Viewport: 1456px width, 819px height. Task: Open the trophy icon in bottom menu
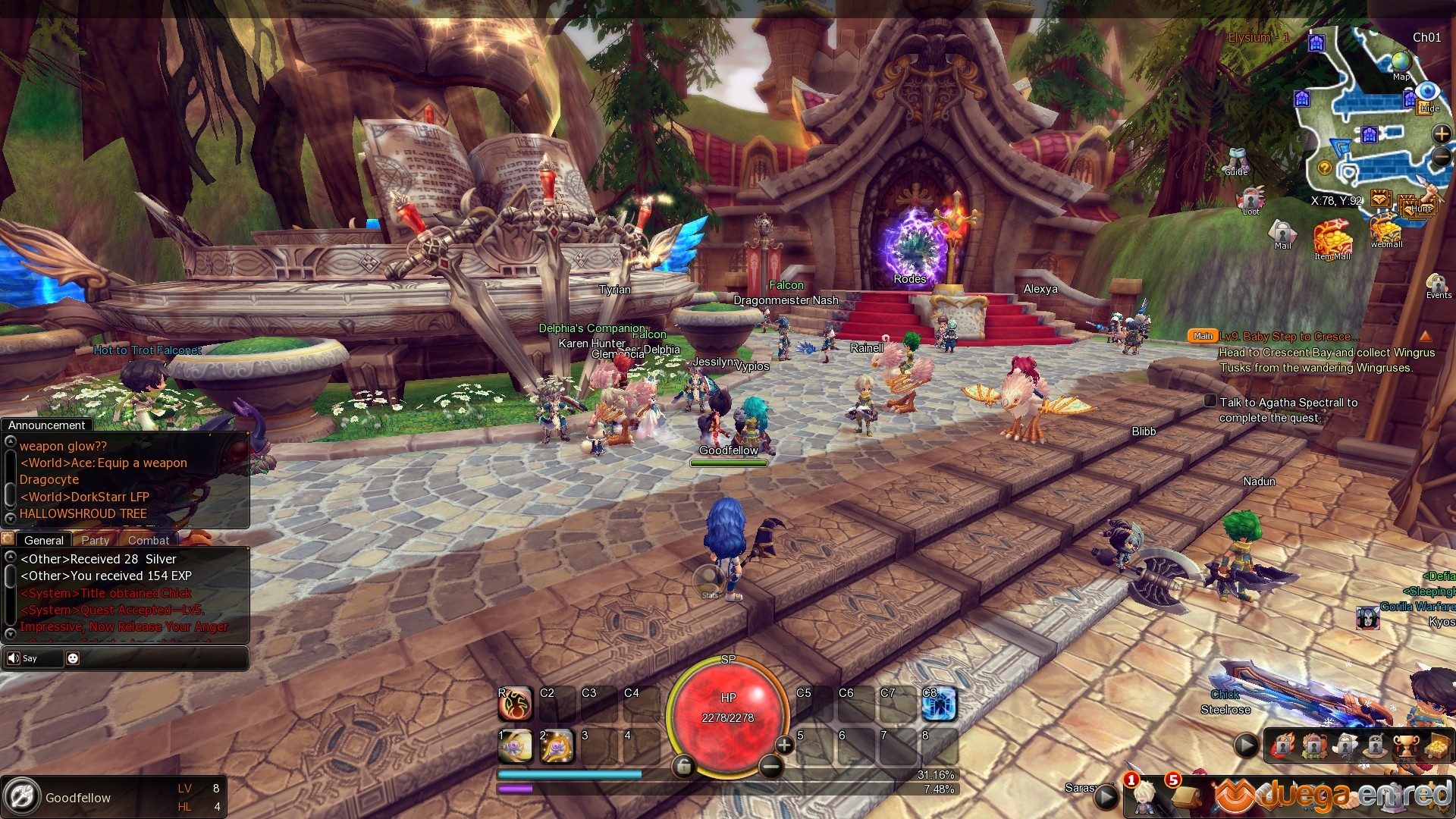pyautogui.click(x=1405, y=746)
